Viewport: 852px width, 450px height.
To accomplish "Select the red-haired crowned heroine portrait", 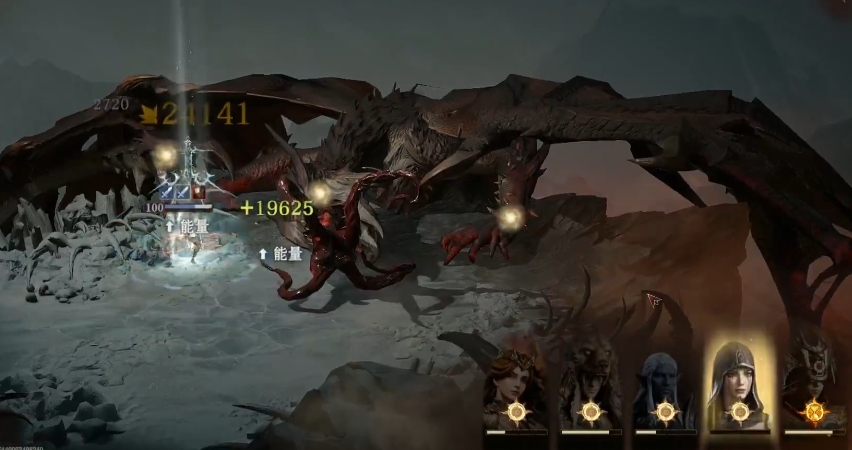I will (516, 385).
